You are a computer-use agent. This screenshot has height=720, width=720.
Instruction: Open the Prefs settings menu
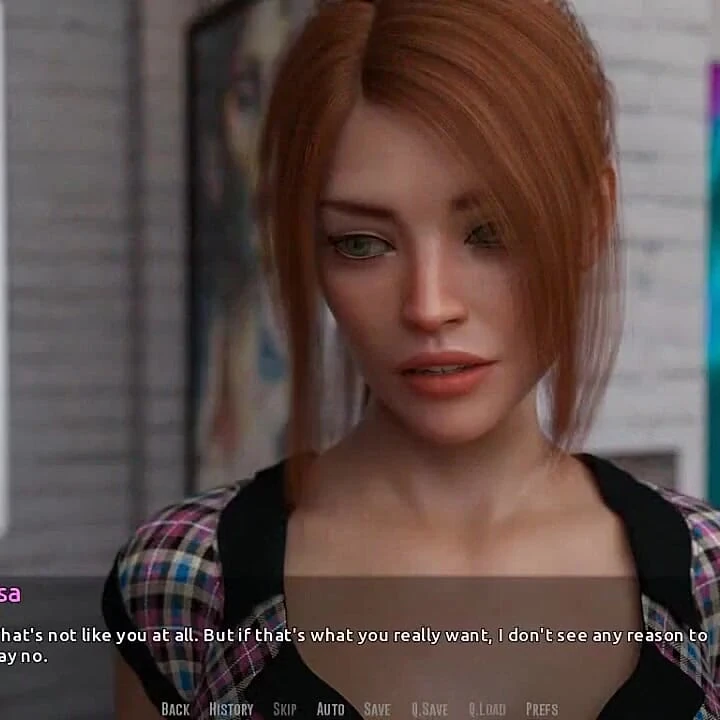pos(542,709)
